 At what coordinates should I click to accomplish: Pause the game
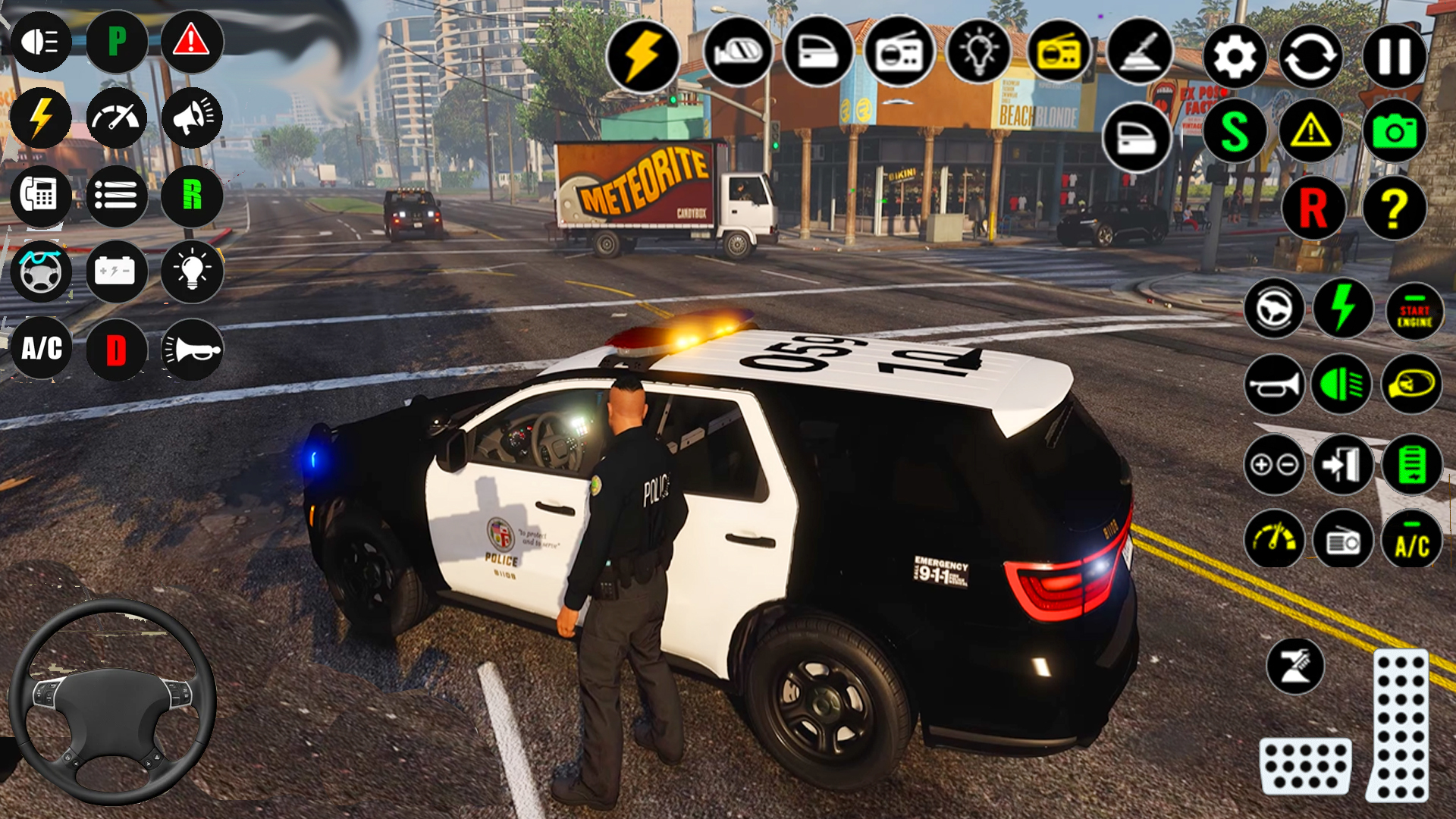click(1395, 57)
